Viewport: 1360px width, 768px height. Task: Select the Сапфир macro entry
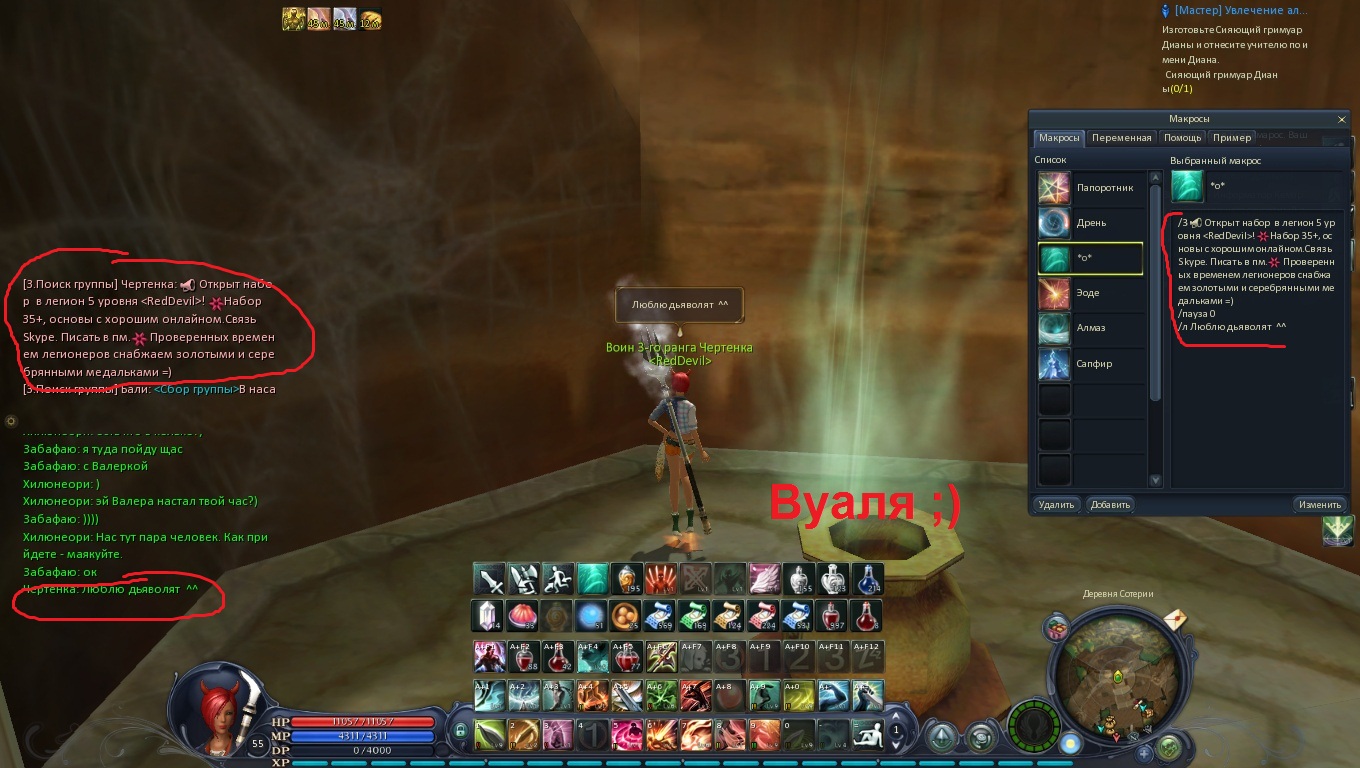point(1090,363)
